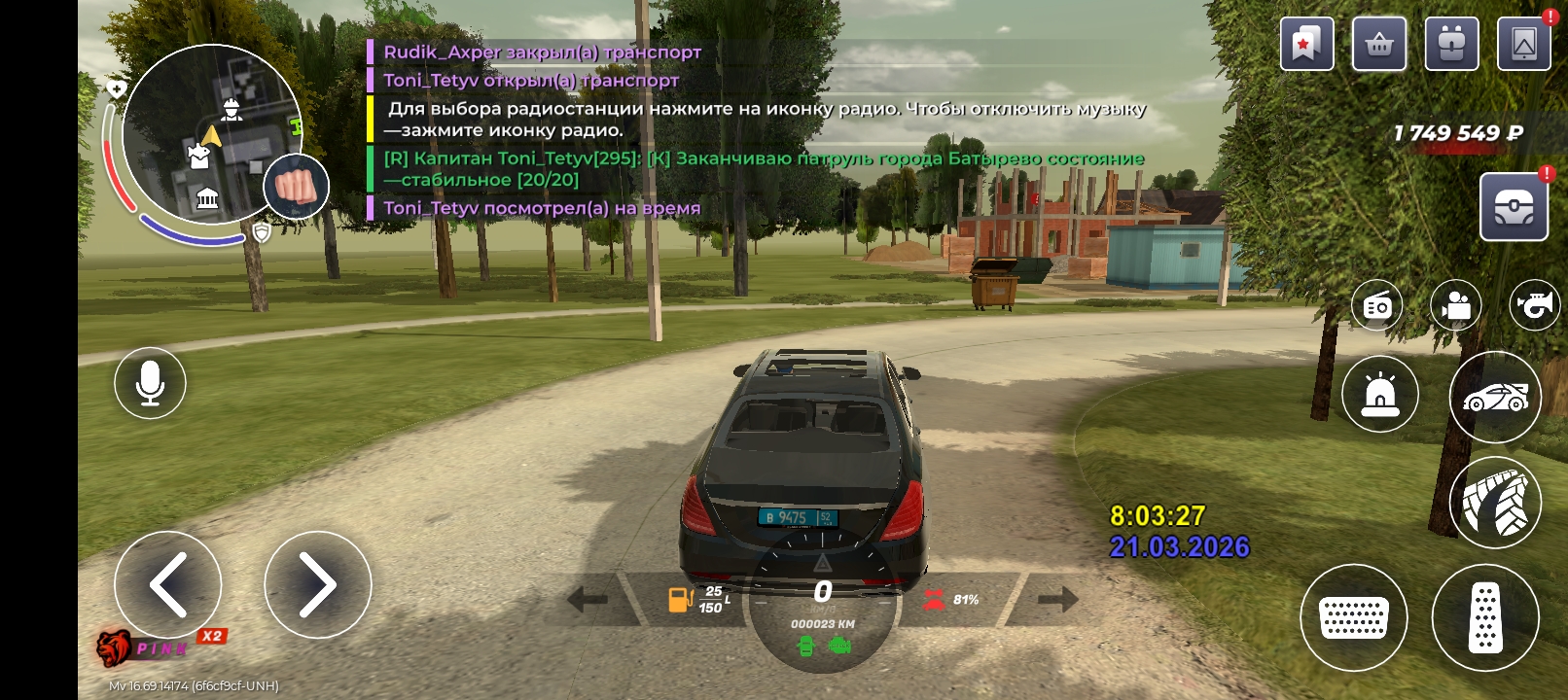Screen dimensions: 1568x700
Task: Open the backpack inventory
Action: (x=1451, y=44)
